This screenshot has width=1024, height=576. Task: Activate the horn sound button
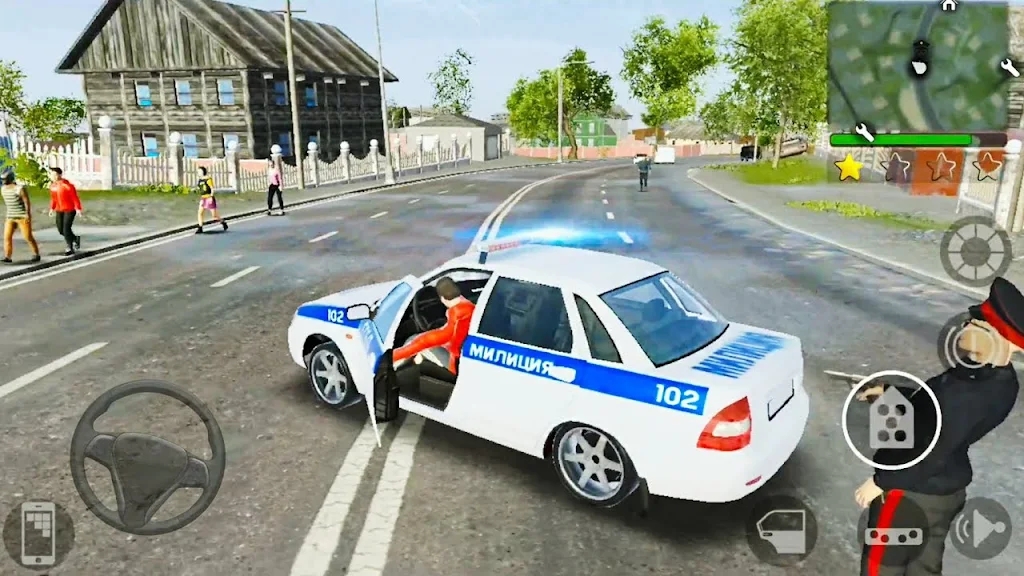pos(979,529)
